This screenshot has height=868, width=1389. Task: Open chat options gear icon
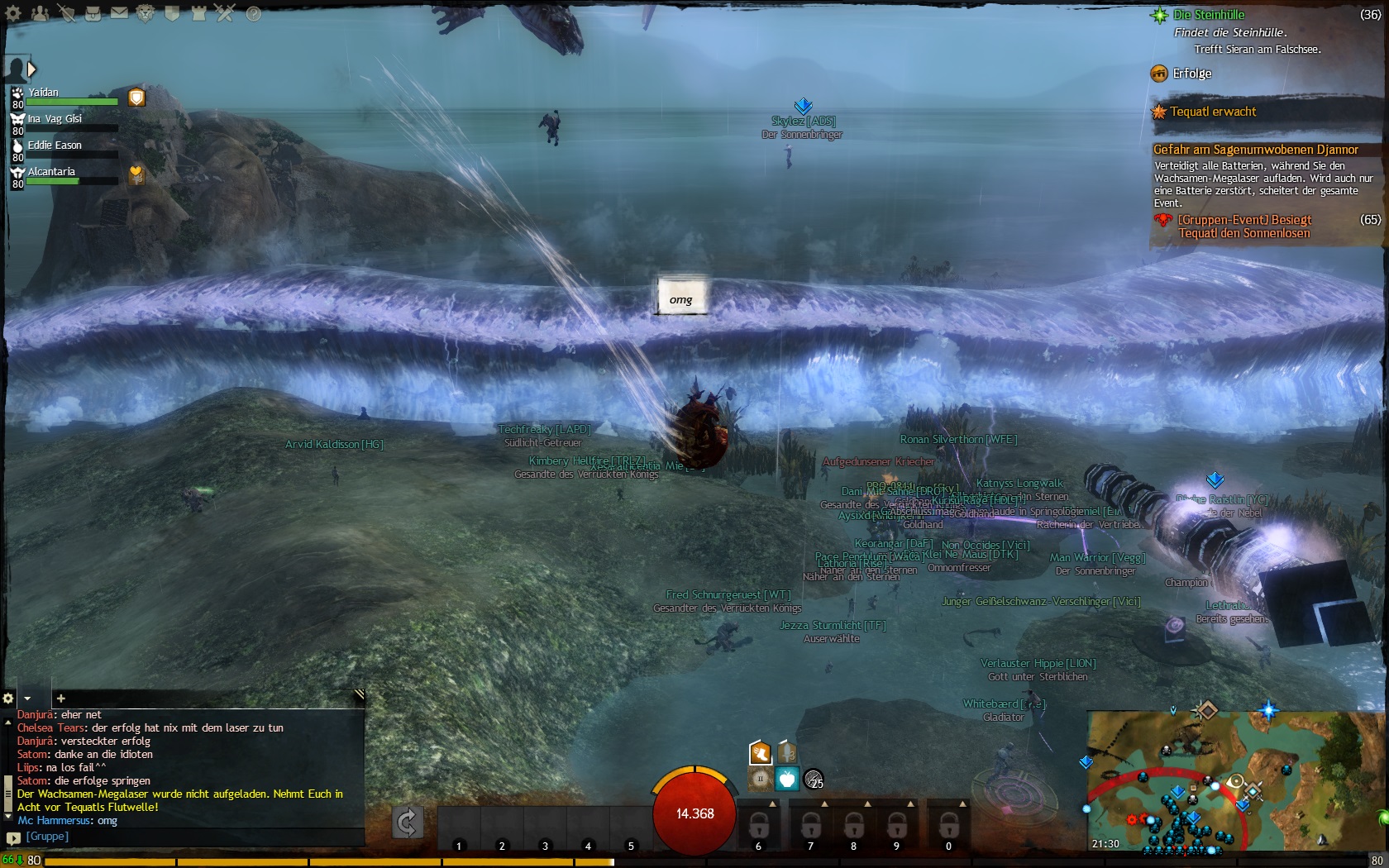(9, 699)
